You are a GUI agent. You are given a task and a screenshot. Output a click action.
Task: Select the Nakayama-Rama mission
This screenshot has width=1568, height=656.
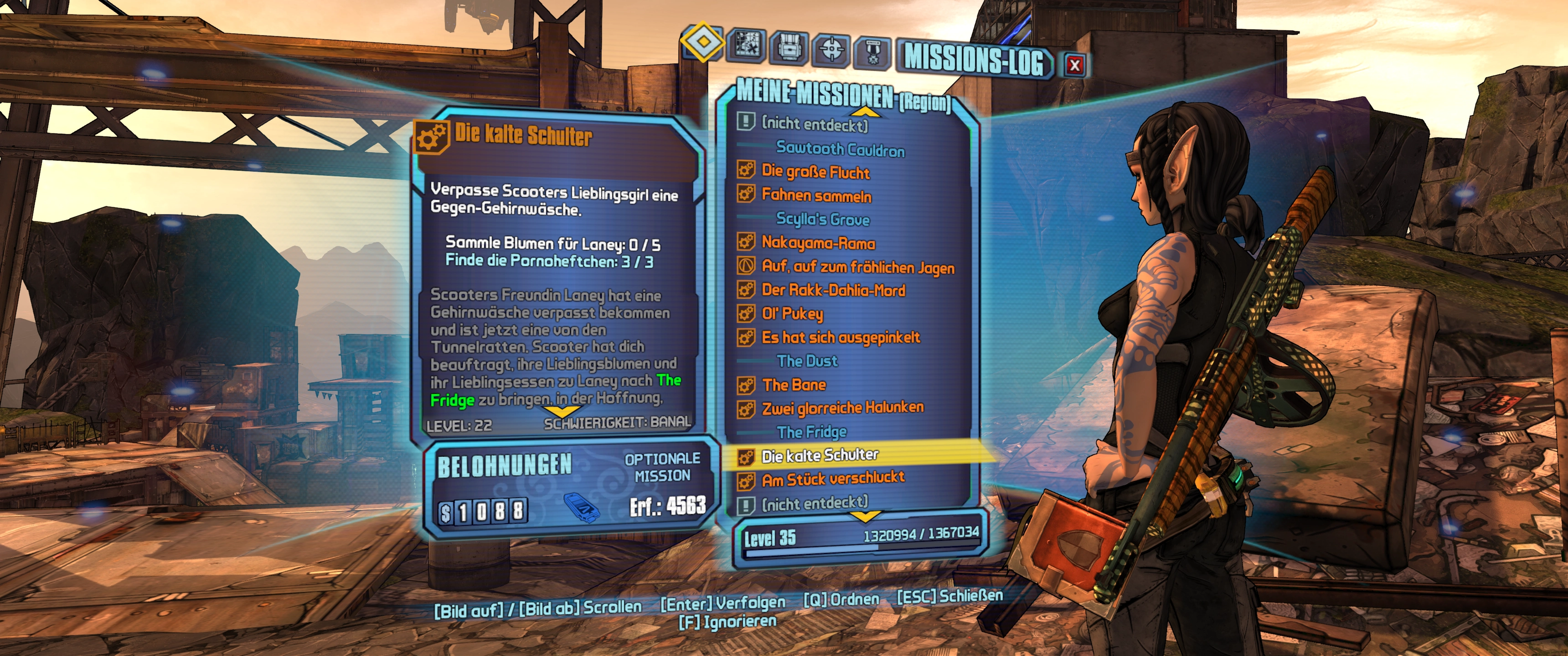[818, 243]
